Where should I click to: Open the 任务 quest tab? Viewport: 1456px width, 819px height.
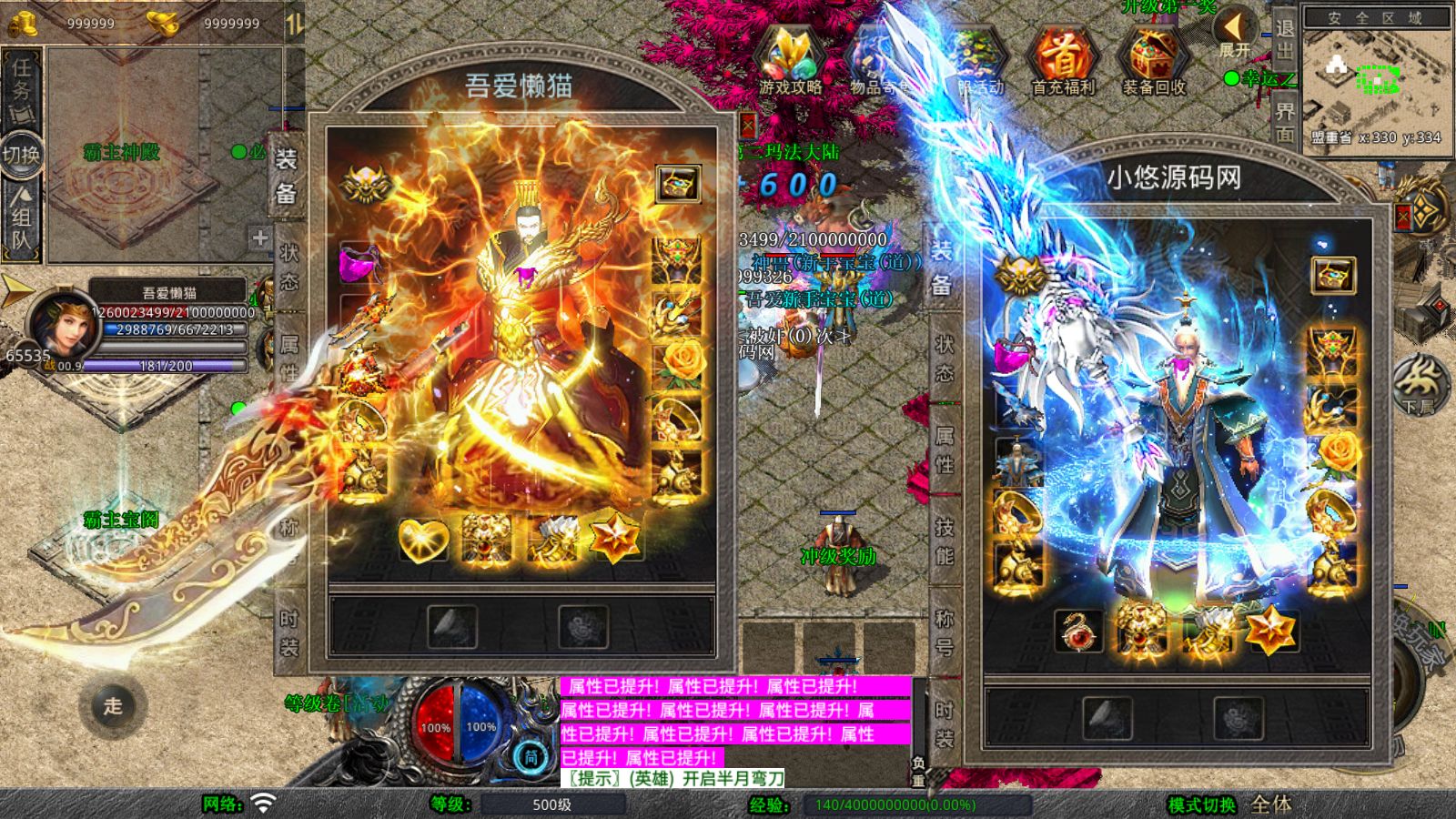click(22, 88)
